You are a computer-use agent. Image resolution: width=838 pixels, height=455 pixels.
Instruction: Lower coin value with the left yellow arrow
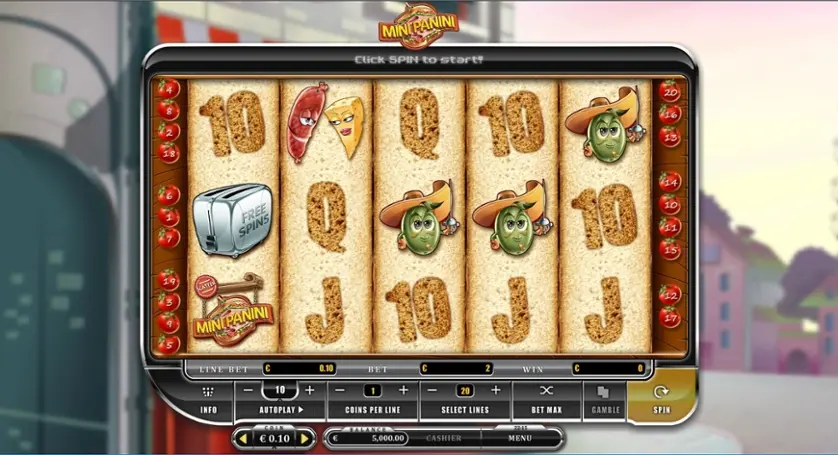(241, 438)
